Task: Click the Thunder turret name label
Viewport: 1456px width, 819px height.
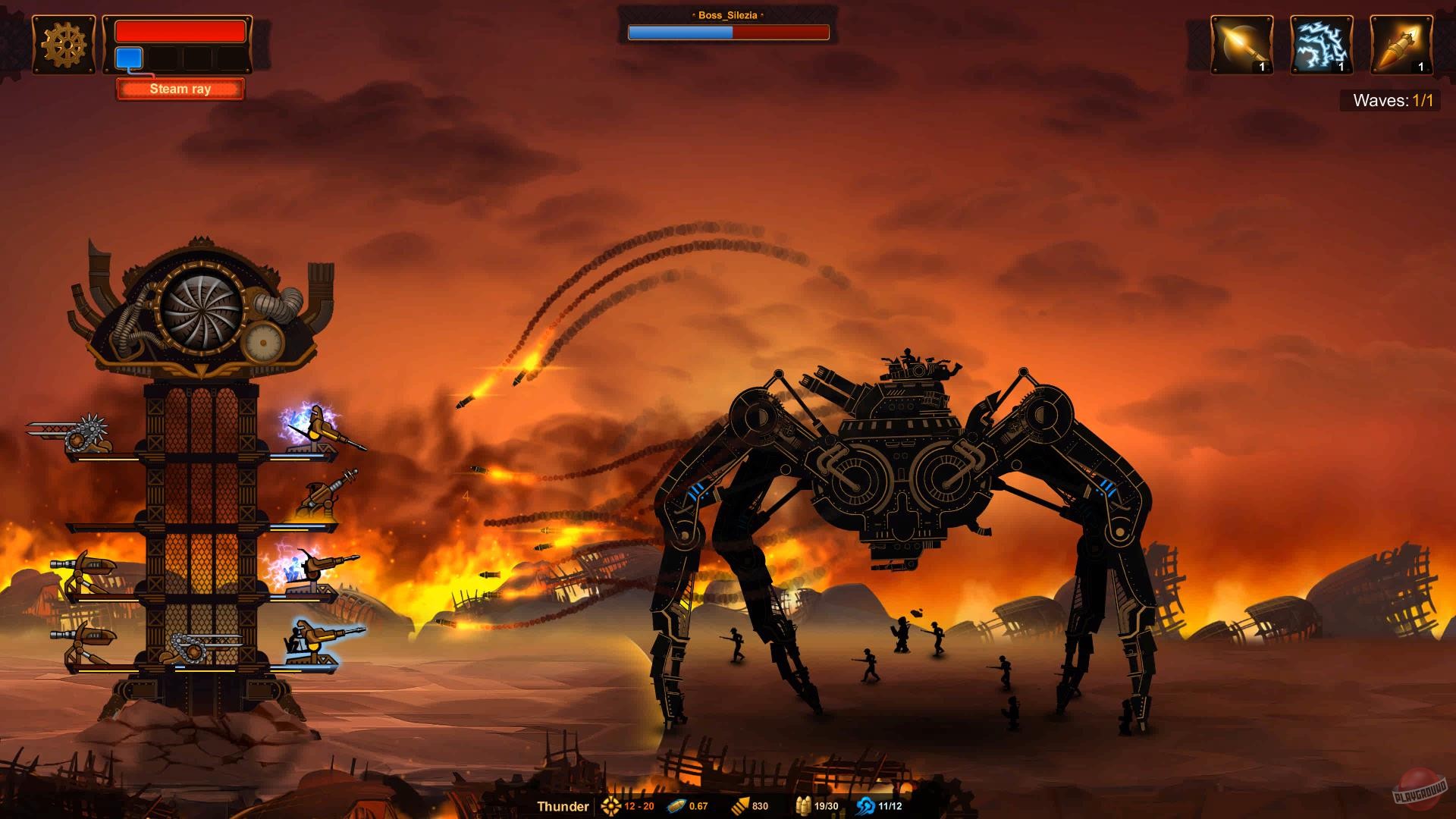Action: point(563,806)
